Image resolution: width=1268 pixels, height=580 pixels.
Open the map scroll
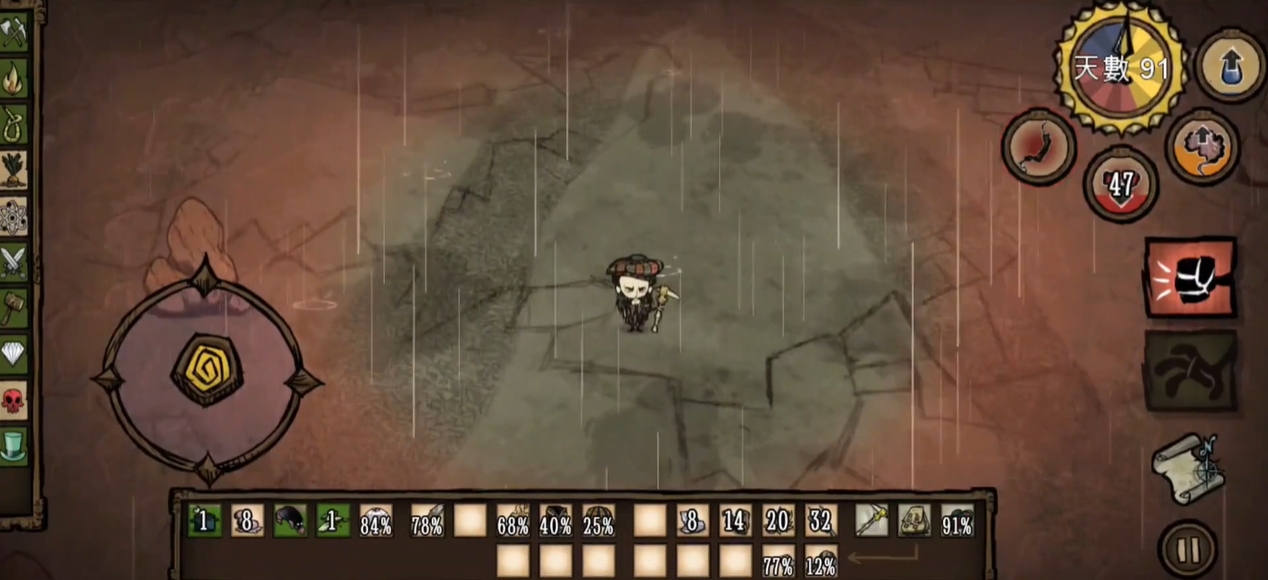(1188, 467)
